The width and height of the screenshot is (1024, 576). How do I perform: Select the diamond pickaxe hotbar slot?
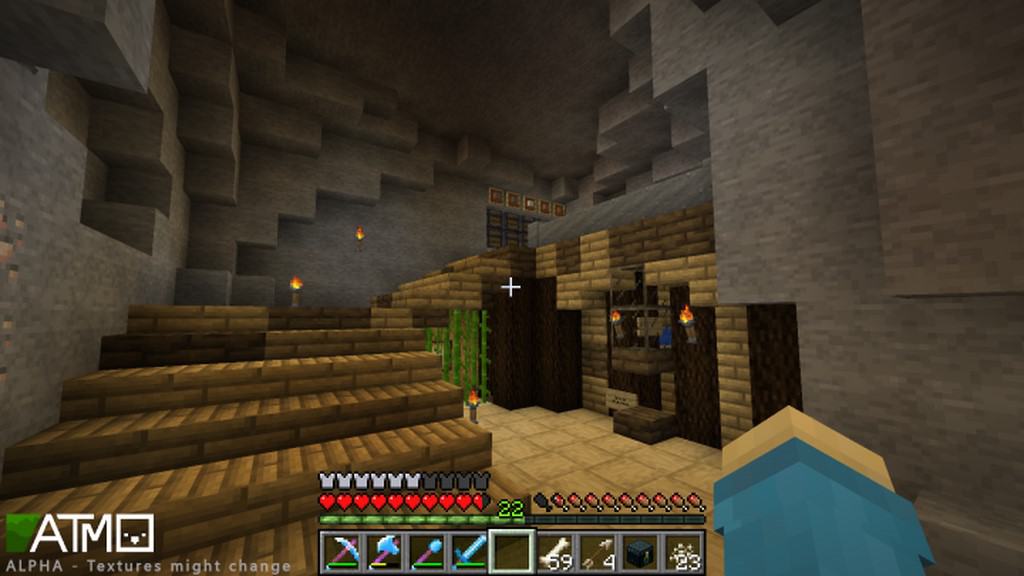pyautogui.click(x=343, y=552)
